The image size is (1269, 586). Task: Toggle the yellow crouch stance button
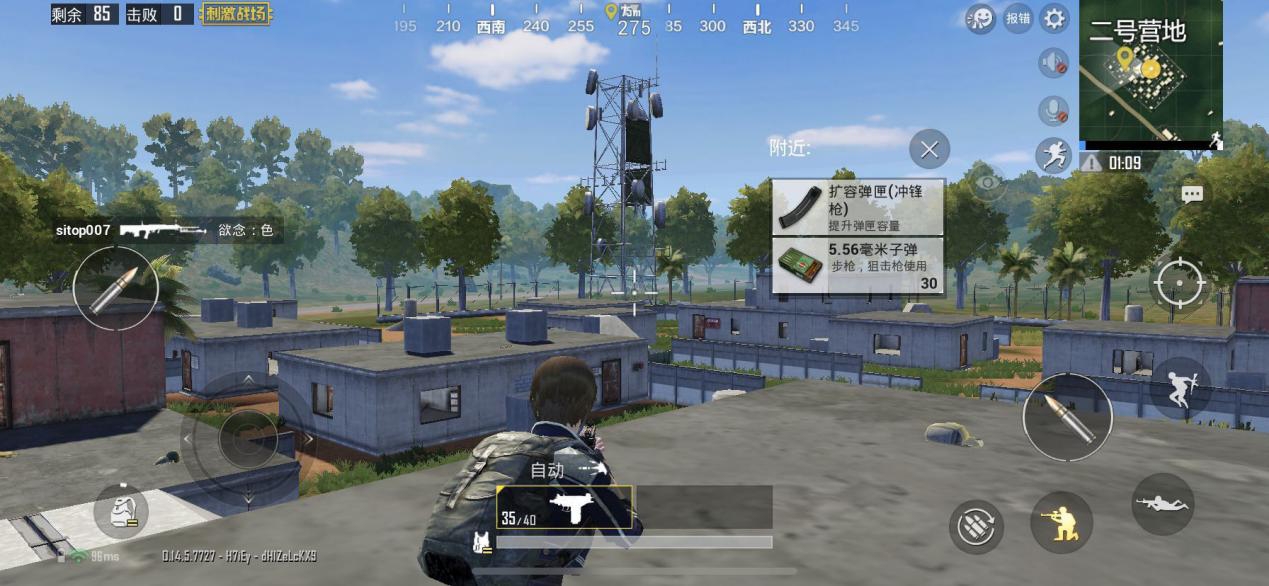point(1061,522)
